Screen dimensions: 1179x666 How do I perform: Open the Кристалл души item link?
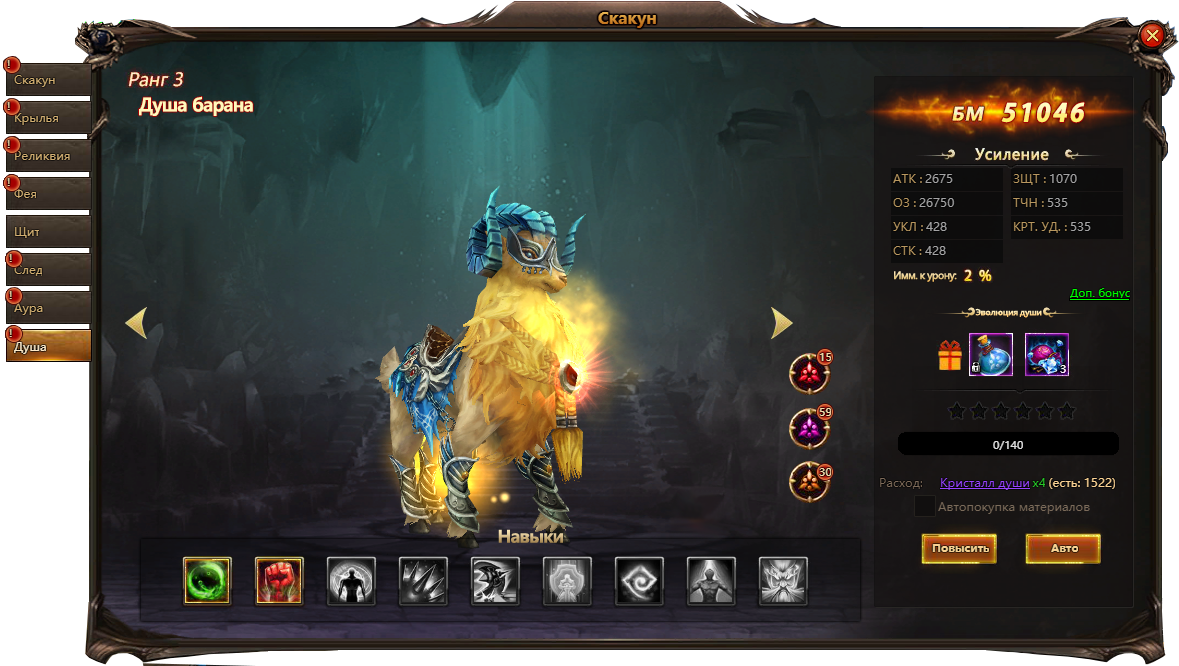[984, 483]
